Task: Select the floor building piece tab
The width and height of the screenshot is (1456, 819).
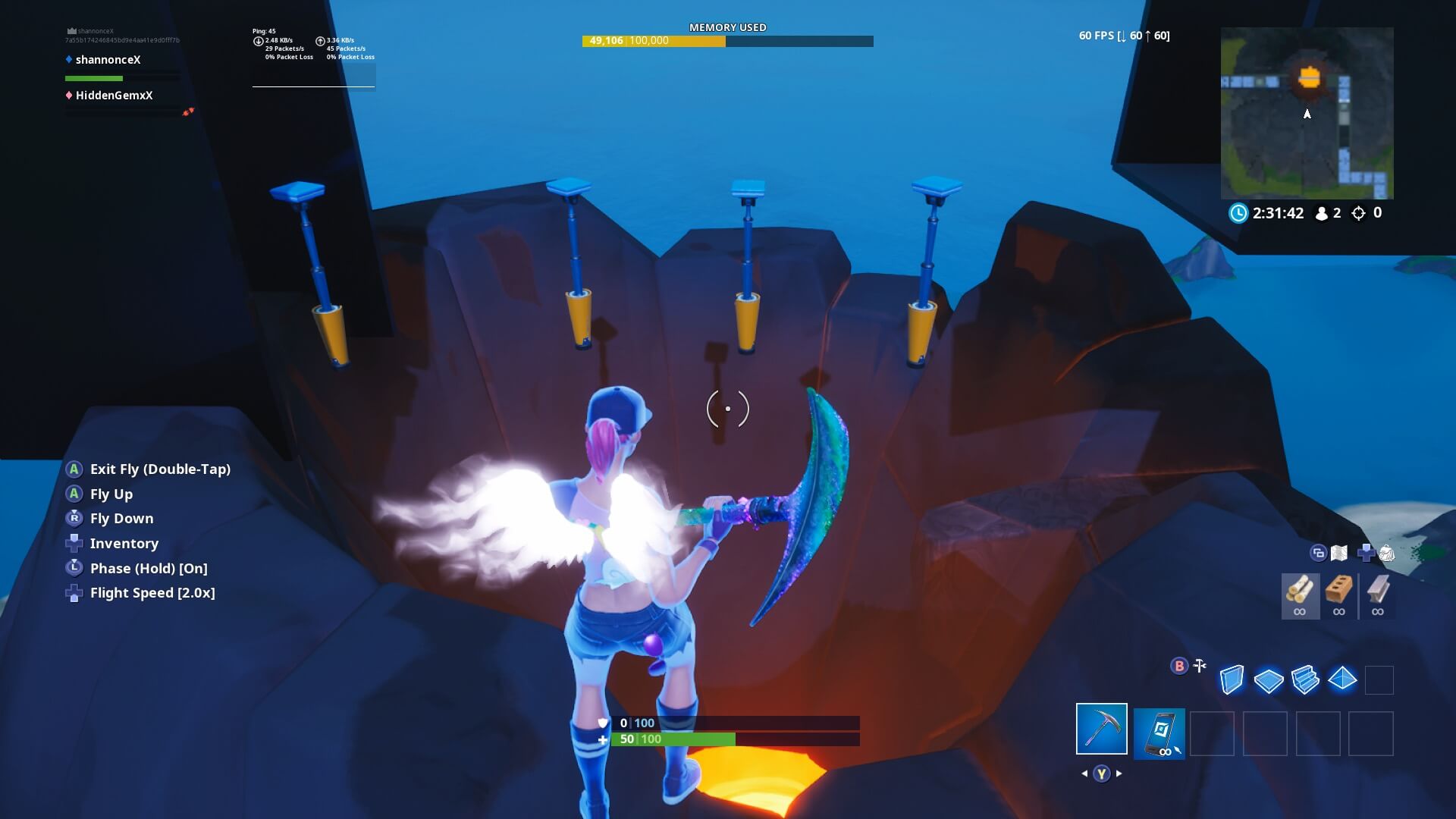Action: coord(1270,680)
